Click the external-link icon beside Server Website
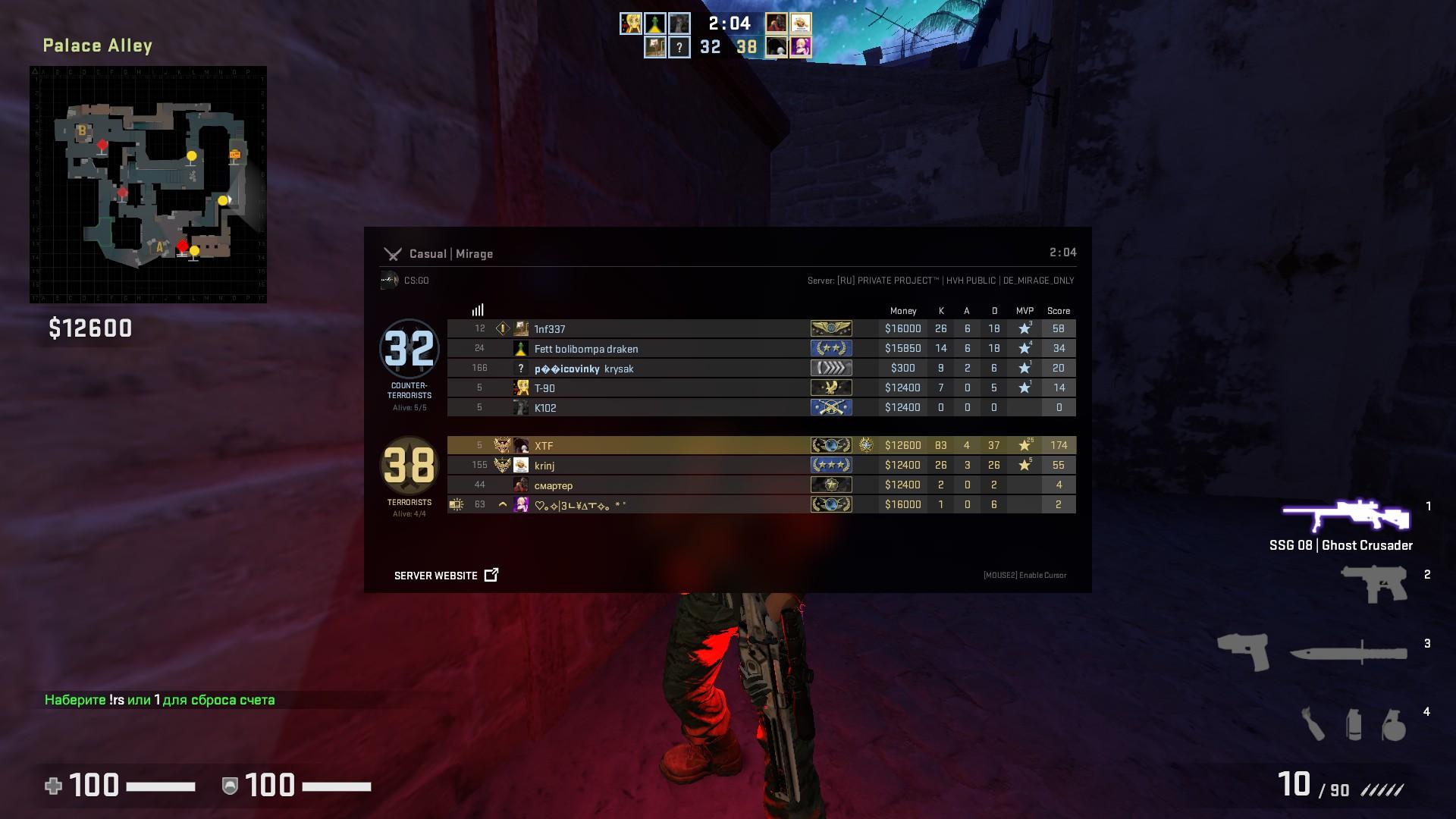1456x819 pixels. pos(491,575)
